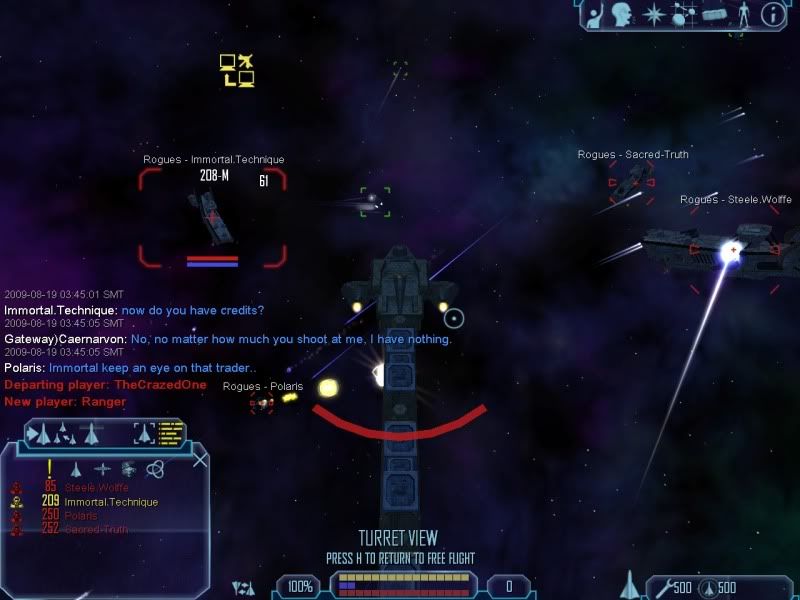Close the contact list panel
Screen dimensions: 800x600
click(x=200, y=460)
